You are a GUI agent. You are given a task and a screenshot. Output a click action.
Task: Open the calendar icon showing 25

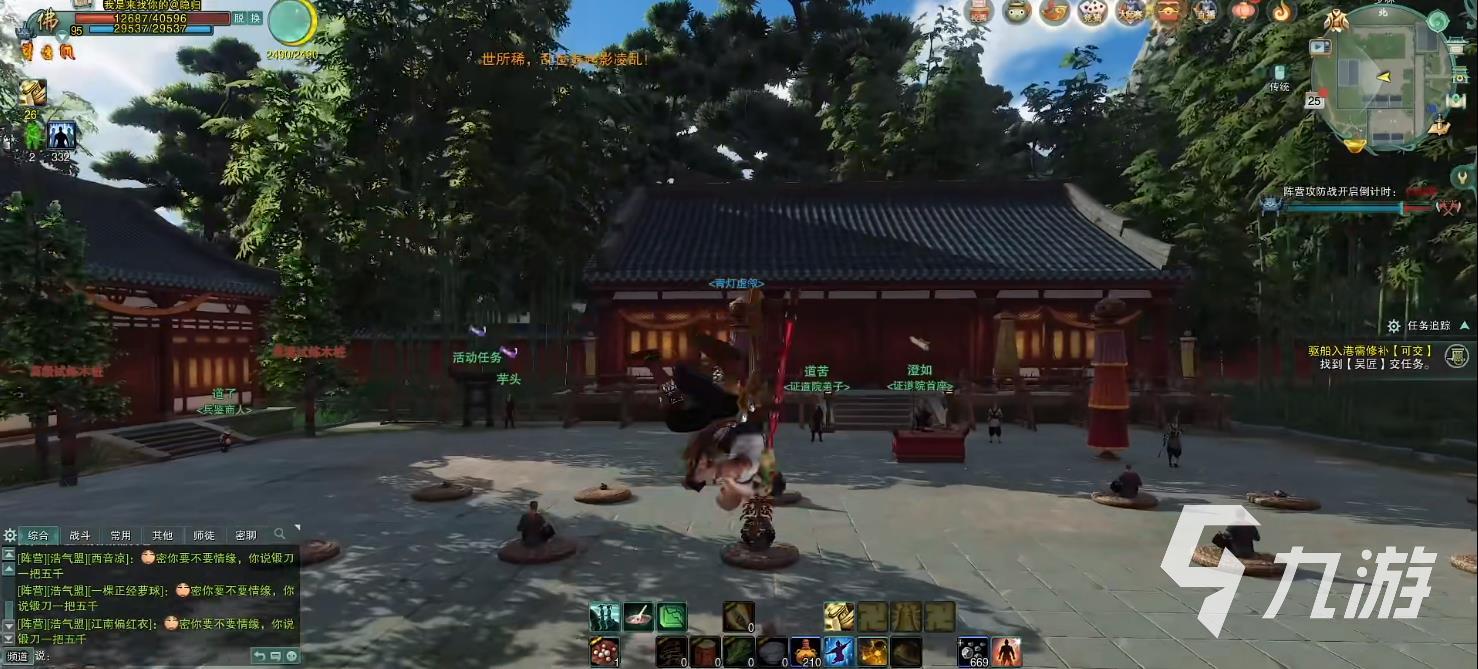(x=1314, y=101)
